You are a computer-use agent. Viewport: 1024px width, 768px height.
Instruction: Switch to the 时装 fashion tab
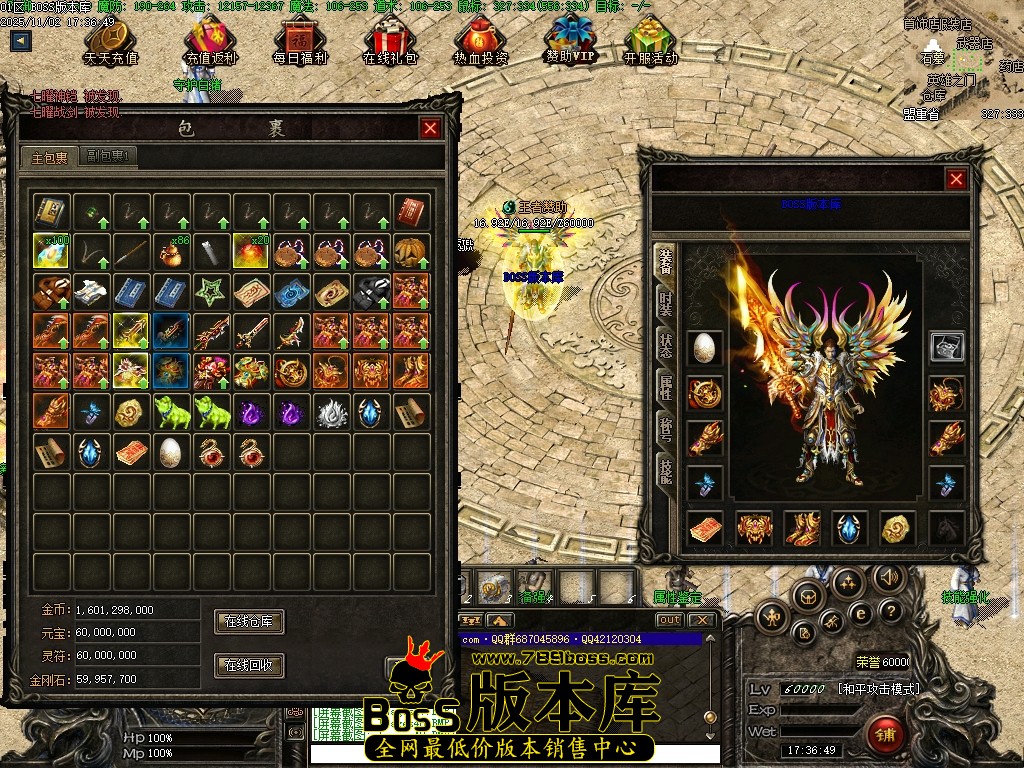666,303
